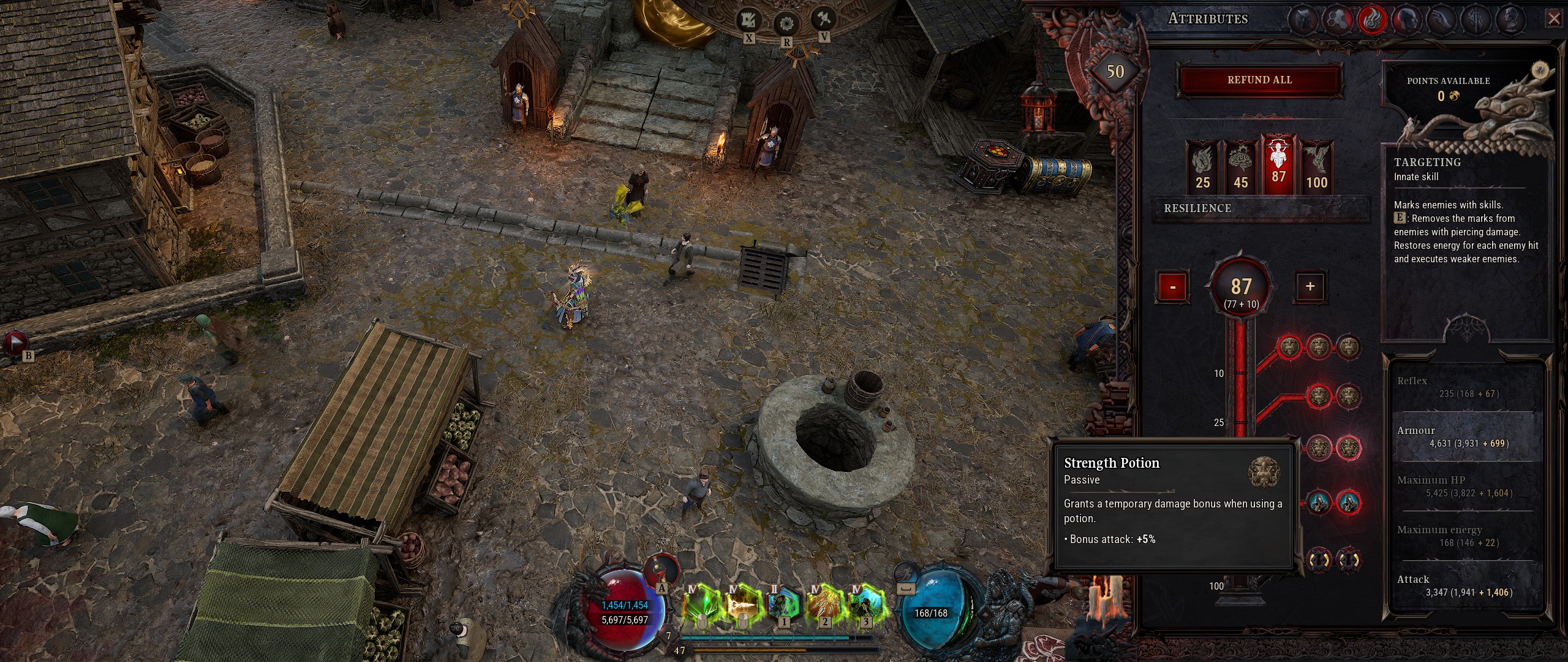The height and width of the screenshot is (662, 1568).
Task: Open the sword emblem tab
Action: tap(1477, 20)
